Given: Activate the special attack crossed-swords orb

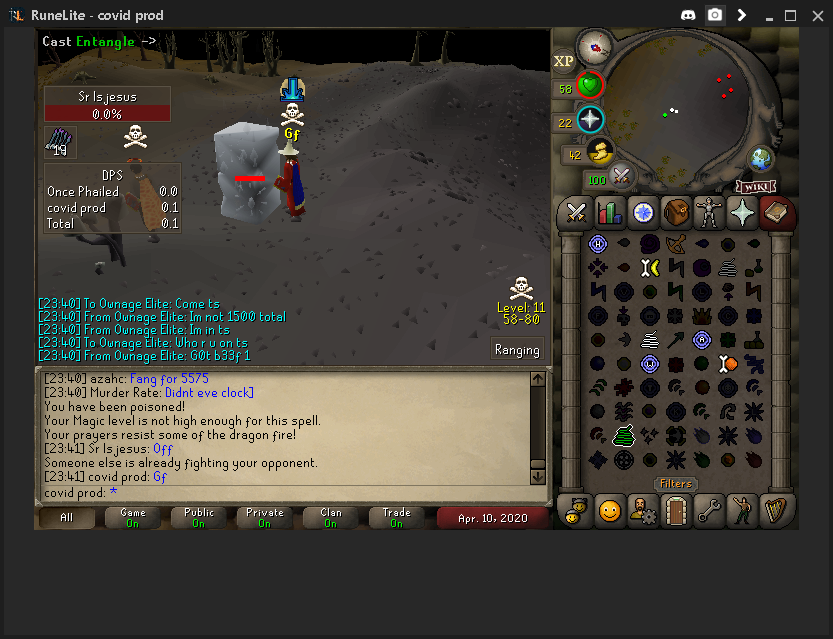Looking at the screenshot, I should tap(623, 176).
